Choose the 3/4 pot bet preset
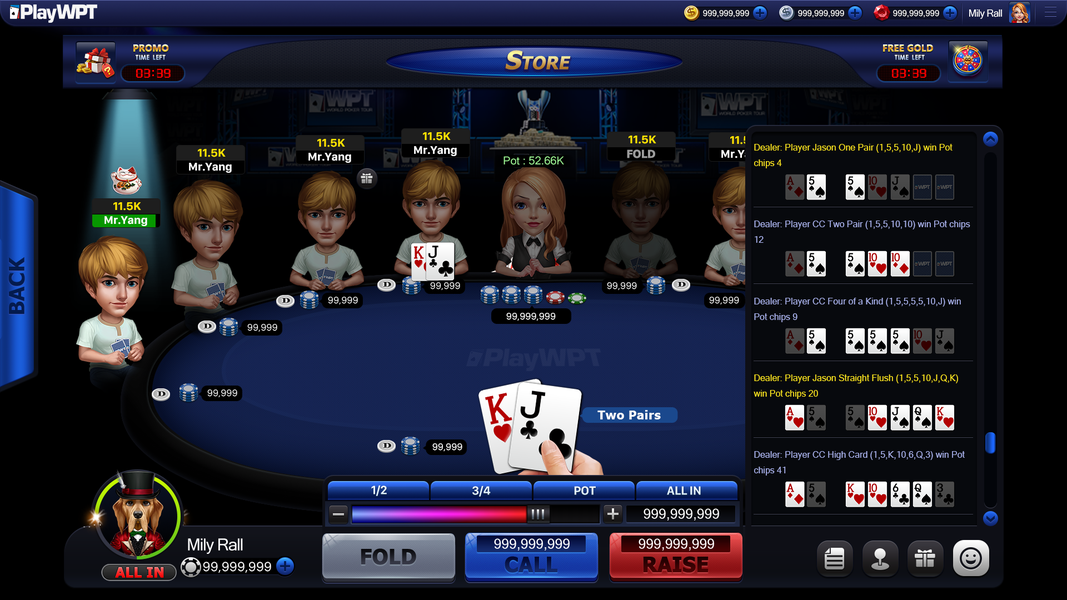This screenshot has height=600, width=1067. (x=481, y=490)
